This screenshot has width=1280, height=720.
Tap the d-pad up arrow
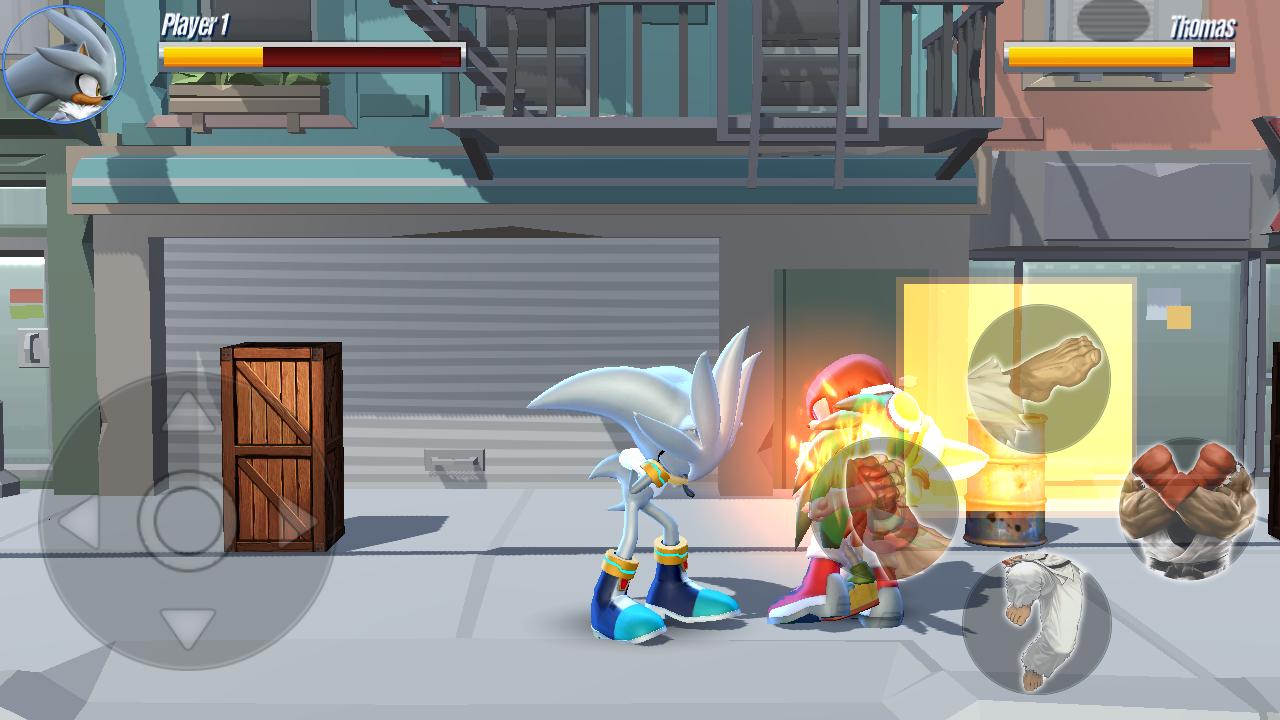click(x=188, y=412)
